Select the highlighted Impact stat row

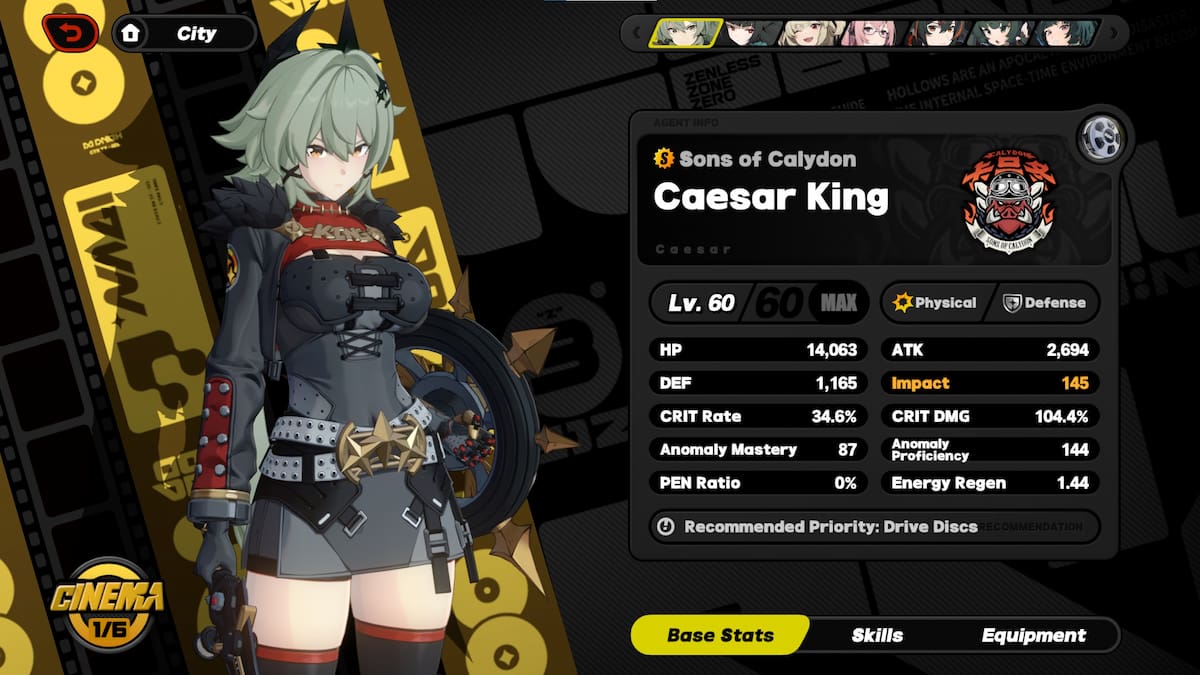(990, 383)
